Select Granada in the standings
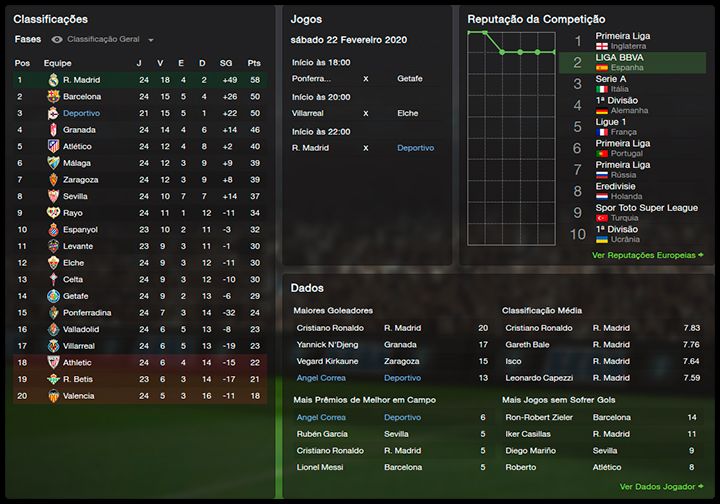The image size is (720, 504). [x=80, y=130]
